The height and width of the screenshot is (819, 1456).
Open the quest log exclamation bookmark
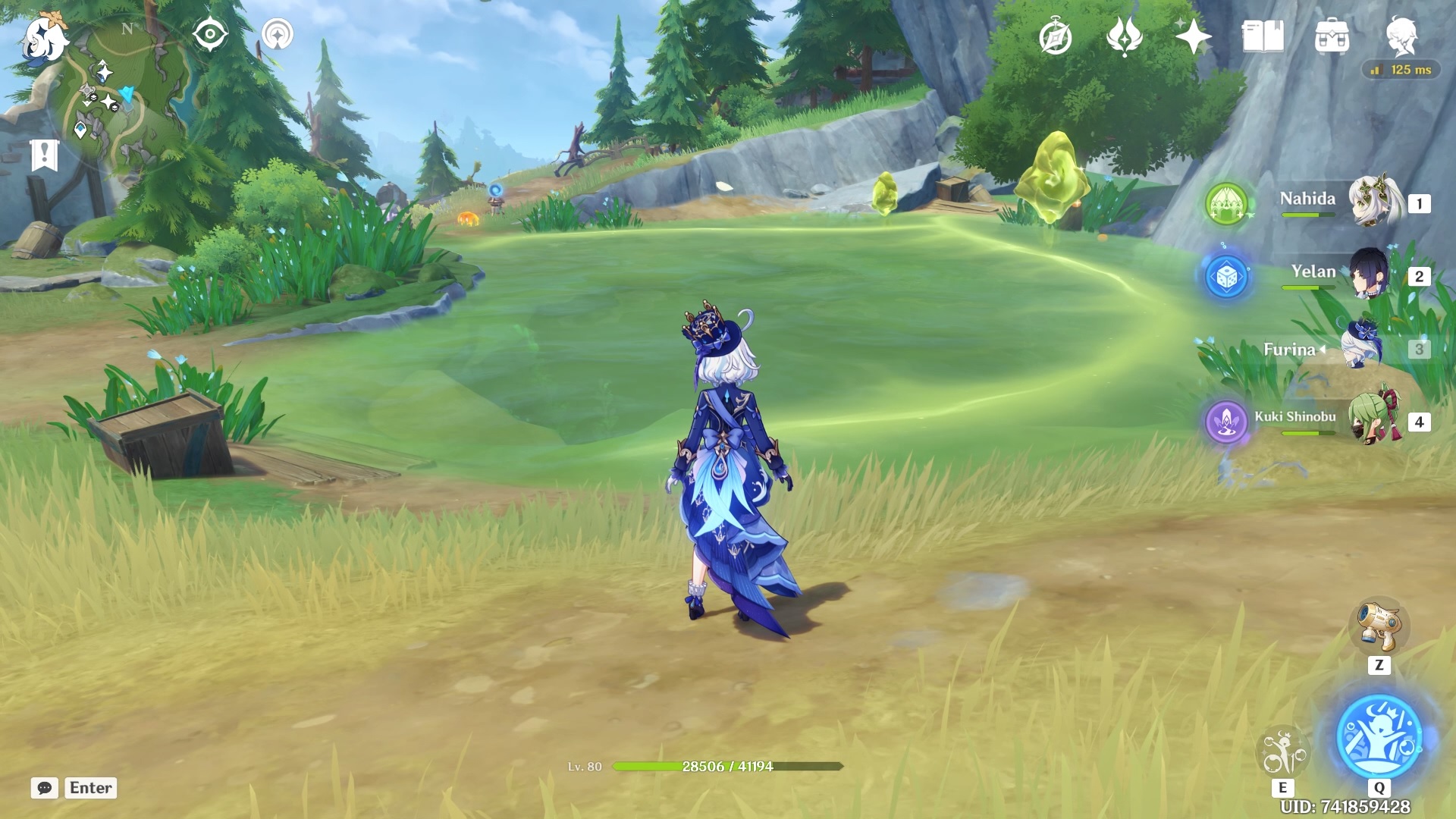pyautogui.click(x=45, y=155)
